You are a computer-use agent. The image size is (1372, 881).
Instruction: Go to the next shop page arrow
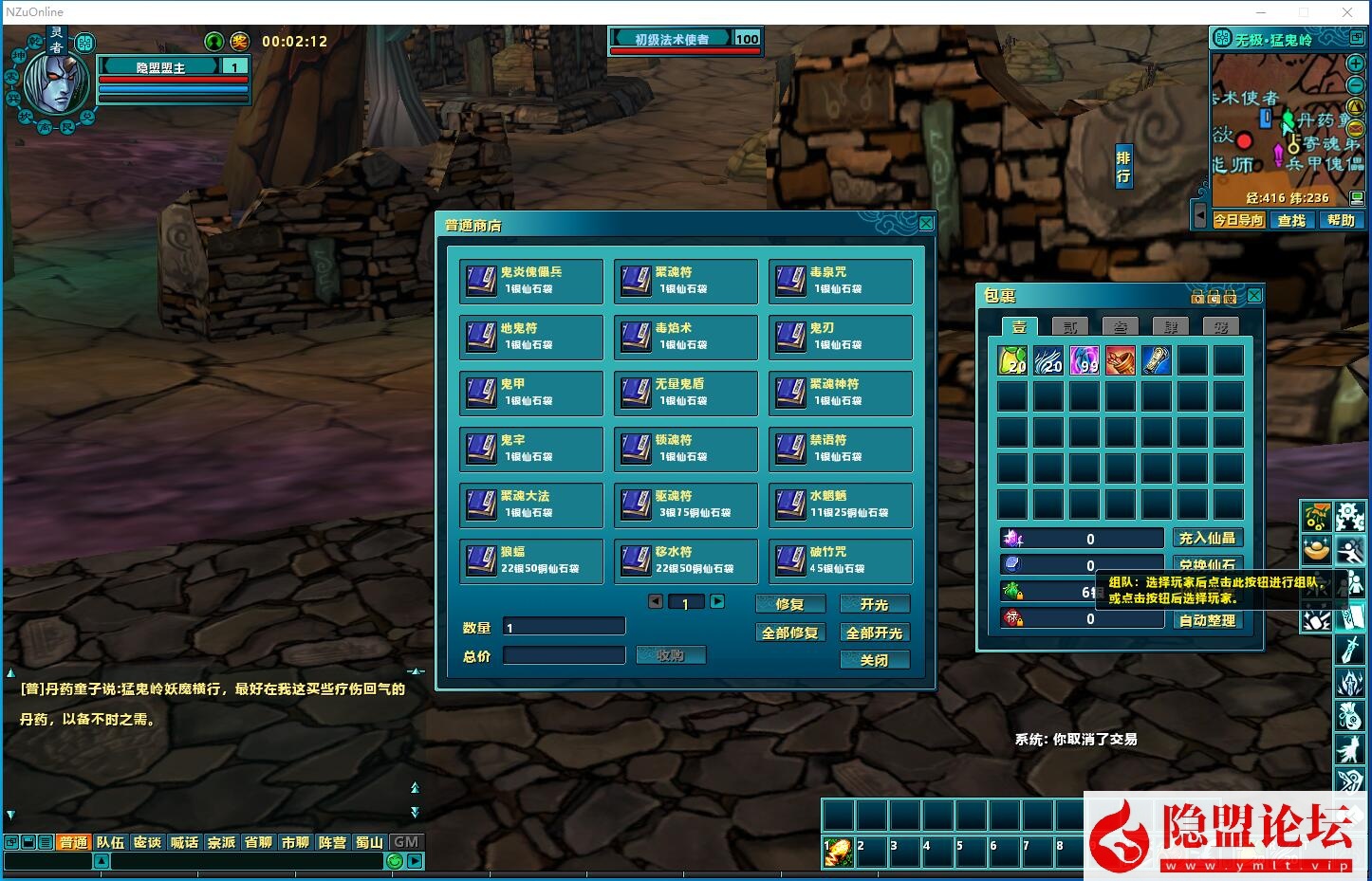717,601
